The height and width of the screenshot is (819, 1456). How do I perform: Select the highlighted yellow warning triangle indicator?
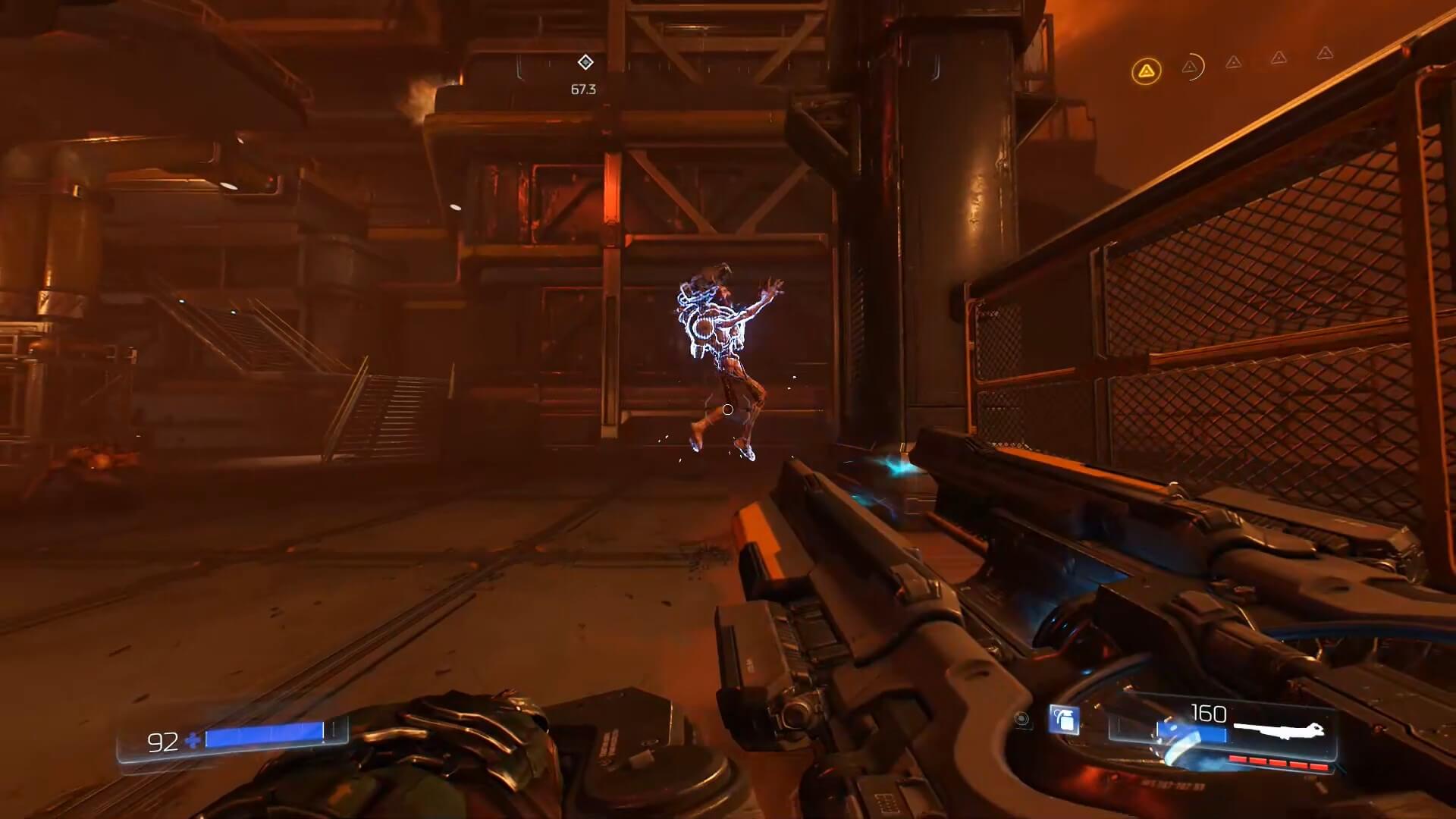[x=1147, y=70]
